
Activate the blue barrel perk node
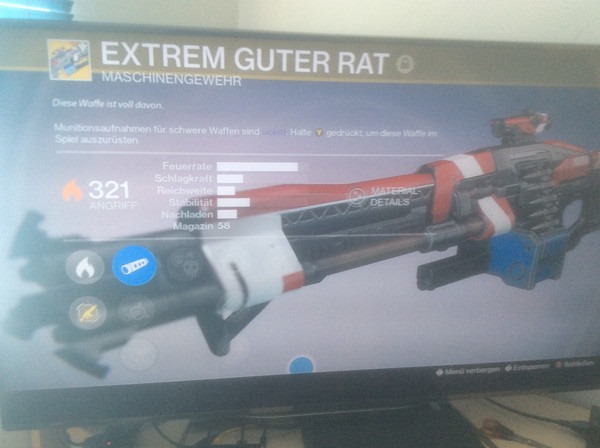(x=133, y=266)
